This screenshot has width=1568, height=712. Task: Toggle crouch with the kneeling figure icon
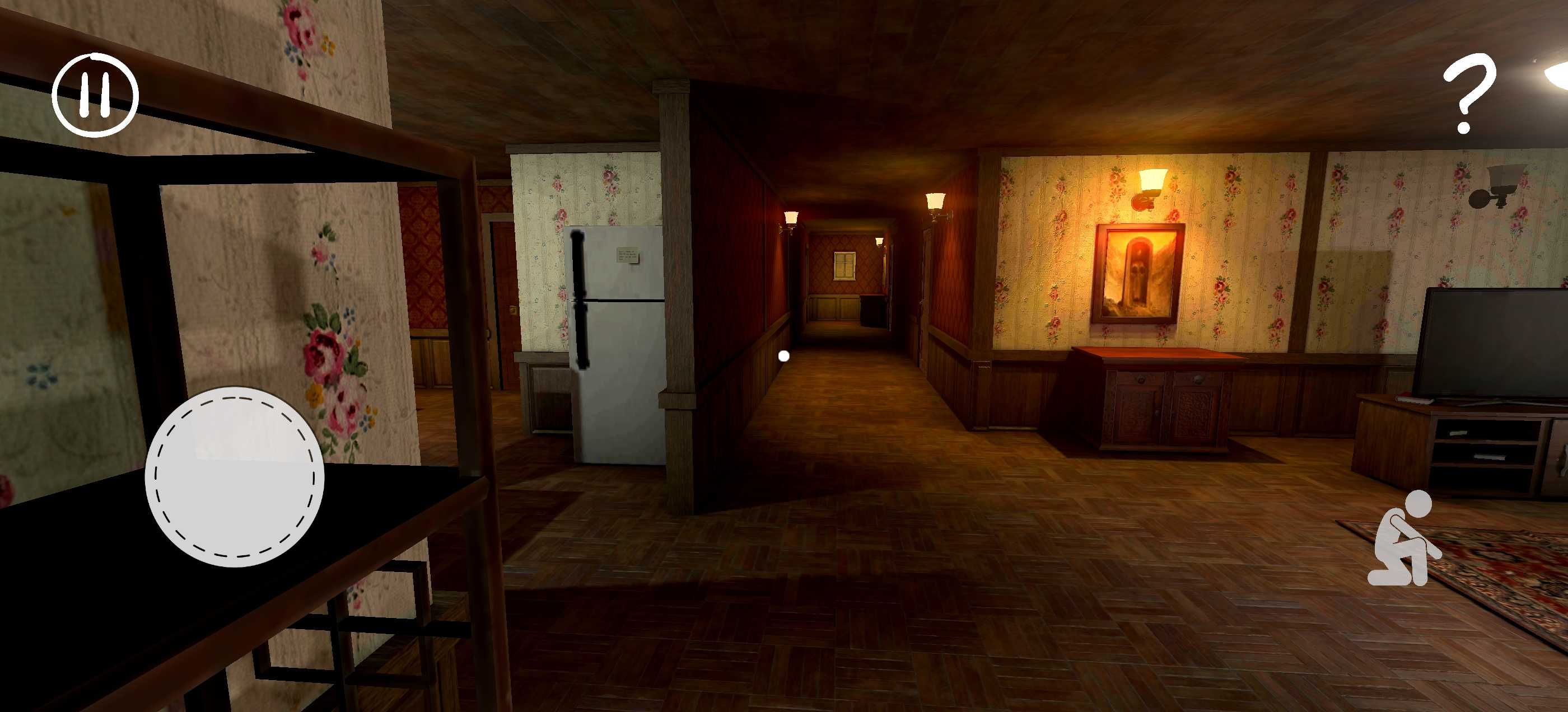[x=1404, y=539]
